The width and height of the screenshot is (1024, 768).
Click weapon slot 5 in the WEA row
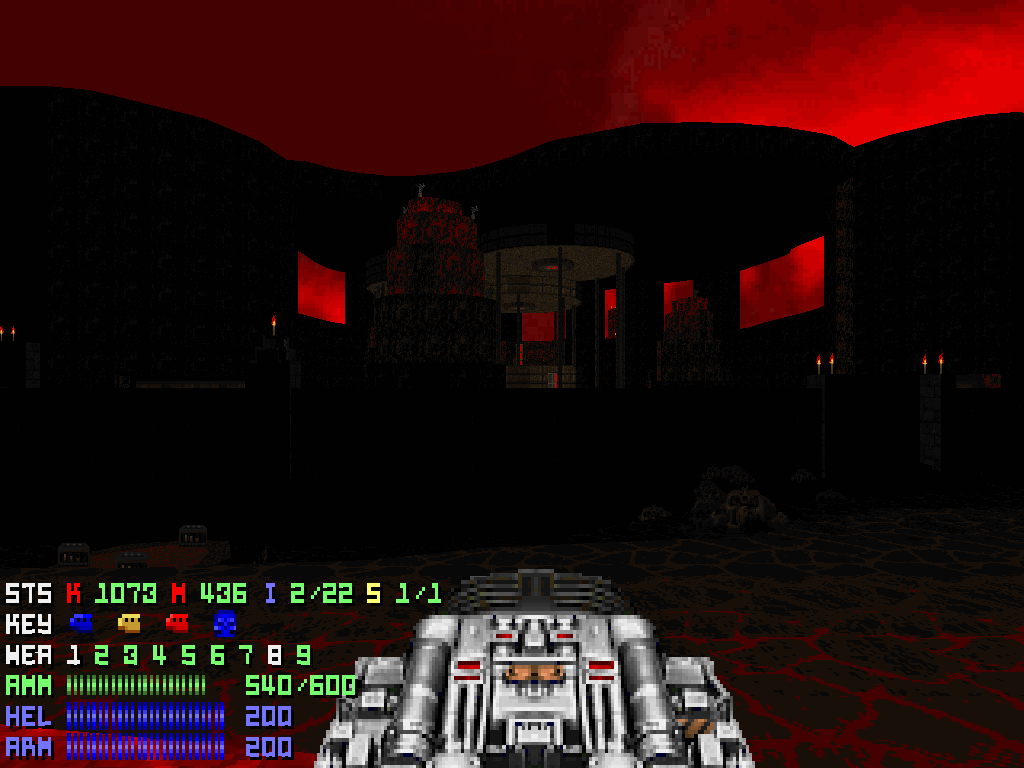(x=188, y=656)
